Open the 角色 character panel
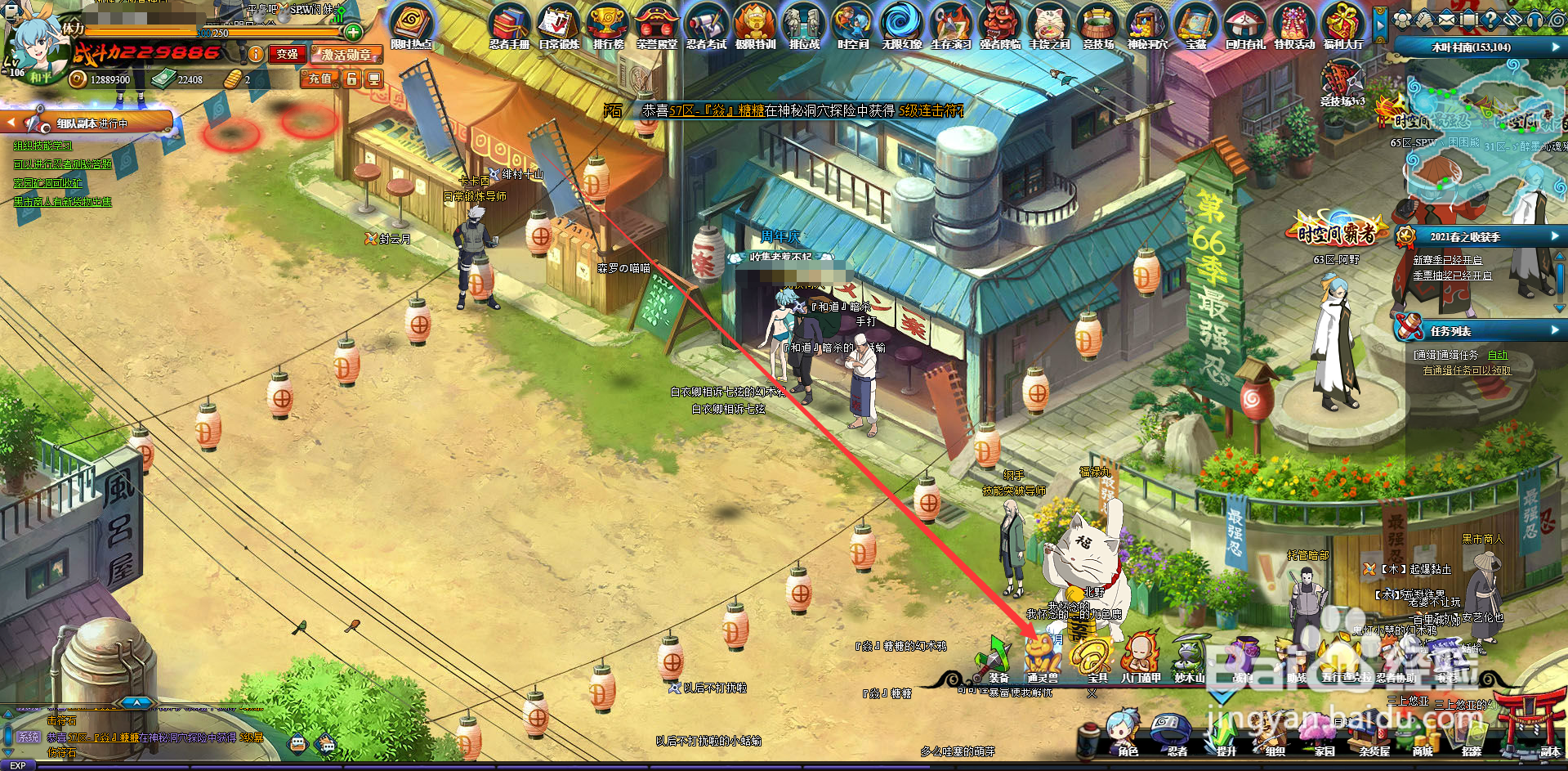 point(1125,733)
